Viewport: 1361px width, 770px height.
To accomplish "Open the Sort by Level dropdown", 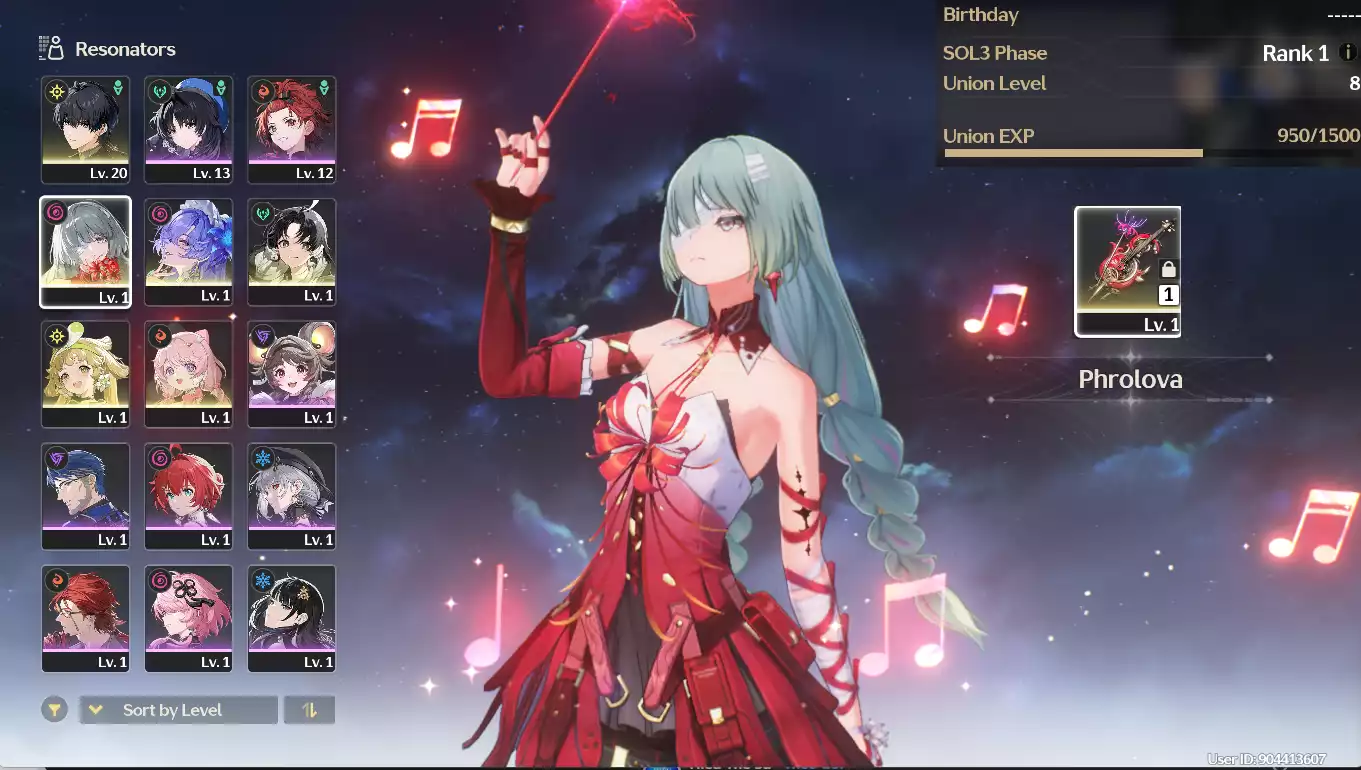I will [178, 710].
